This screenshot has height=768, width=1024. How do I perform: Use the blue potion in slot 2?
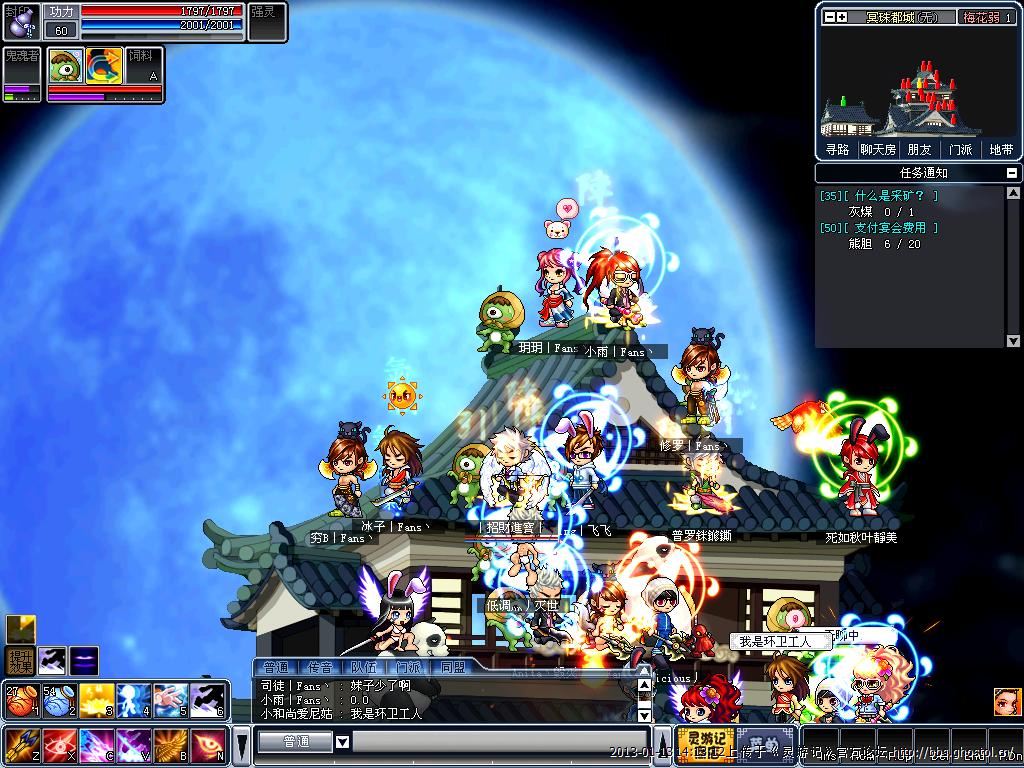(58, 700)
